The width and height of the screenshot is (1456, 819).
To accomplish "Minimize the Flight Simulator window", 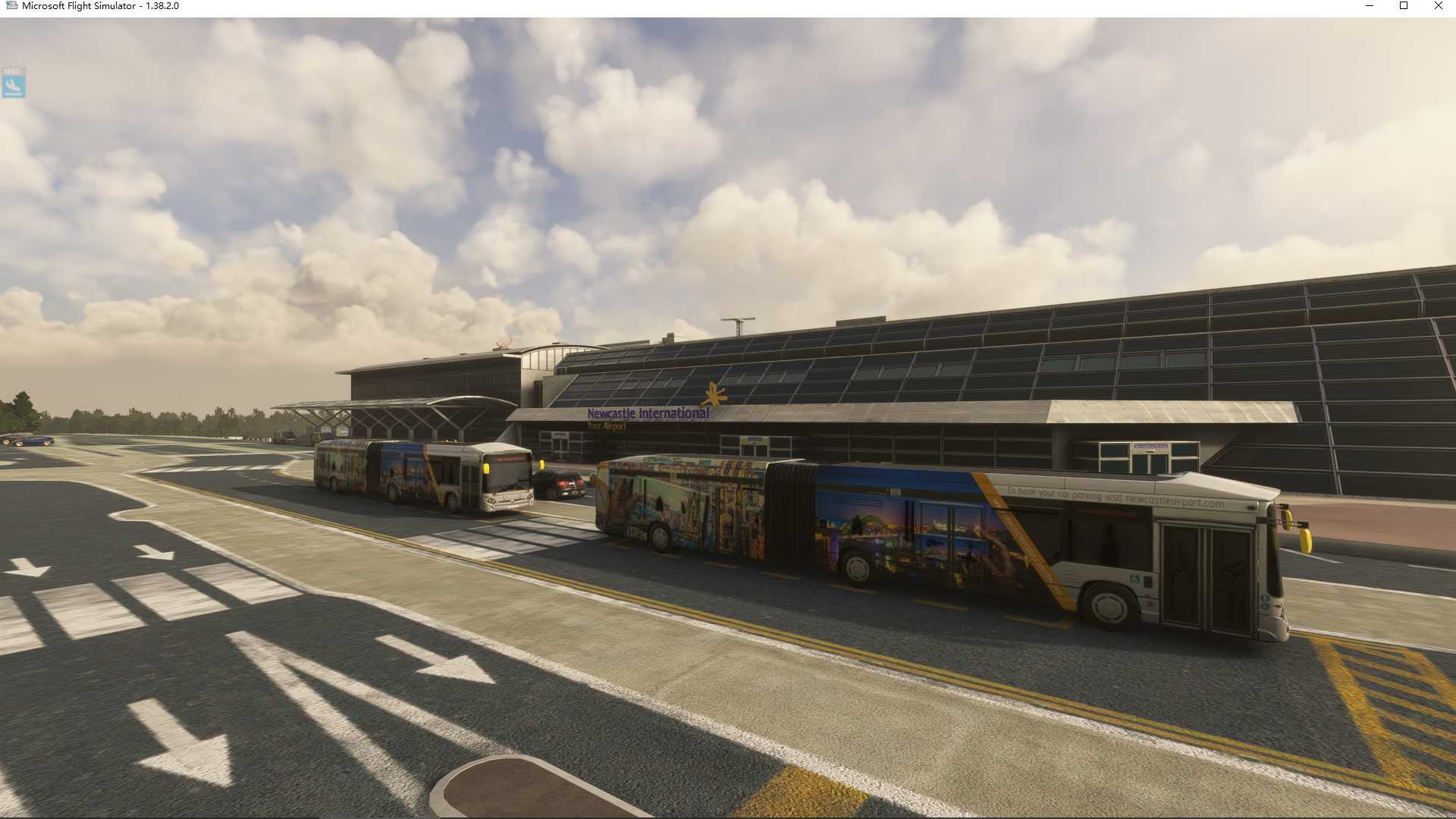I will point(1370,6).
